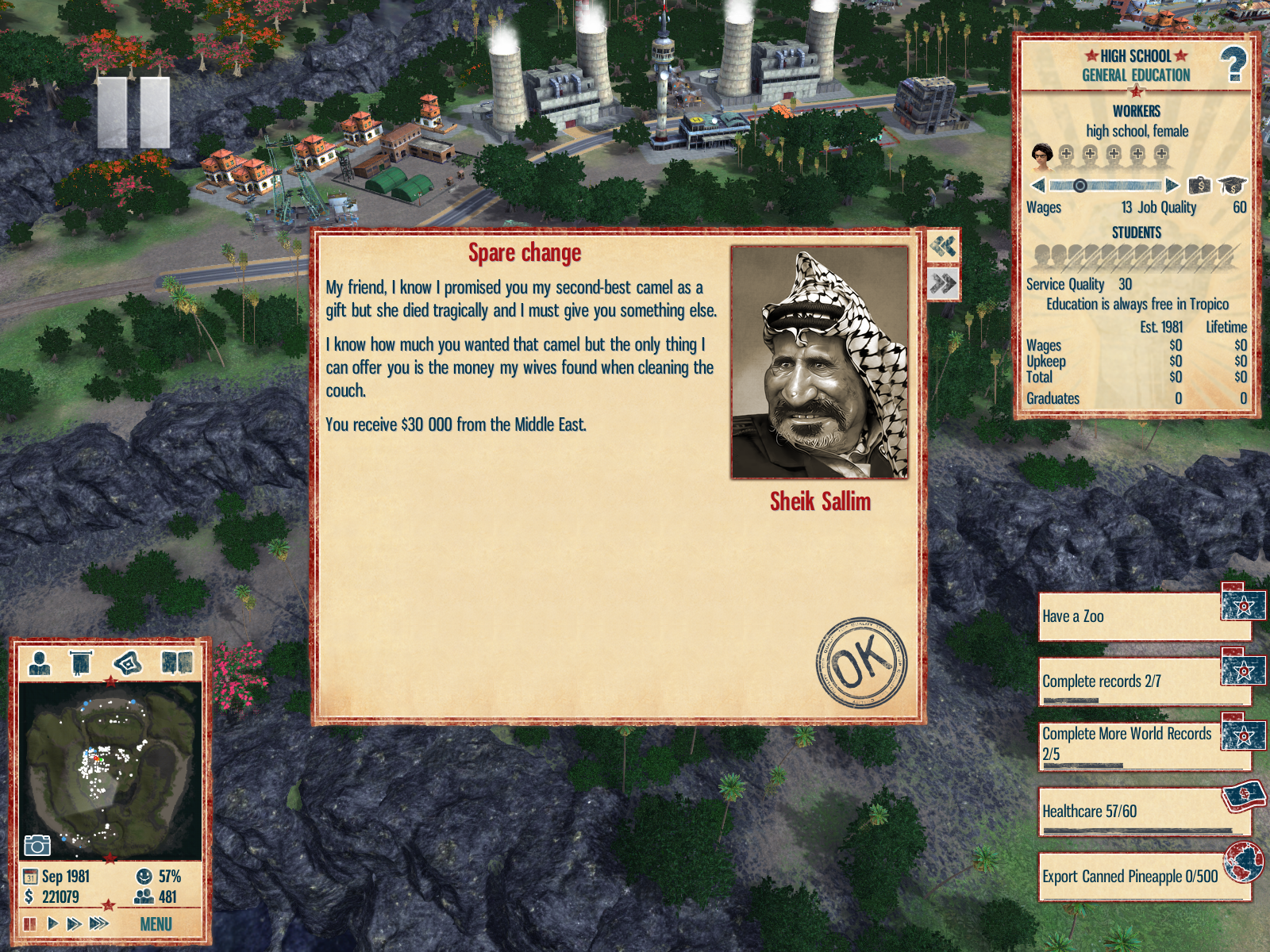Open the Have a Zoo objective
The image size is (1270, 952).
[x=1131, y=616]
